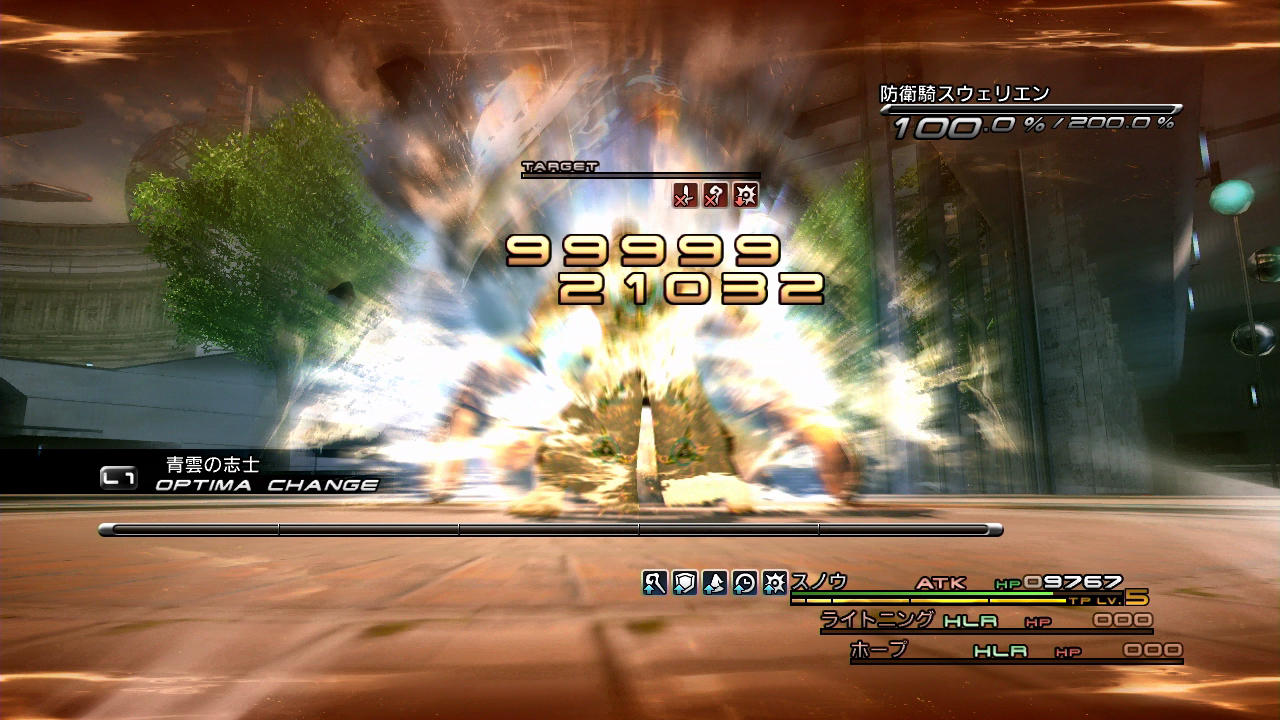1280x720 pixels.
Task: Open the OPTIMA CHANGE paradigm menu
Action: 266,485
